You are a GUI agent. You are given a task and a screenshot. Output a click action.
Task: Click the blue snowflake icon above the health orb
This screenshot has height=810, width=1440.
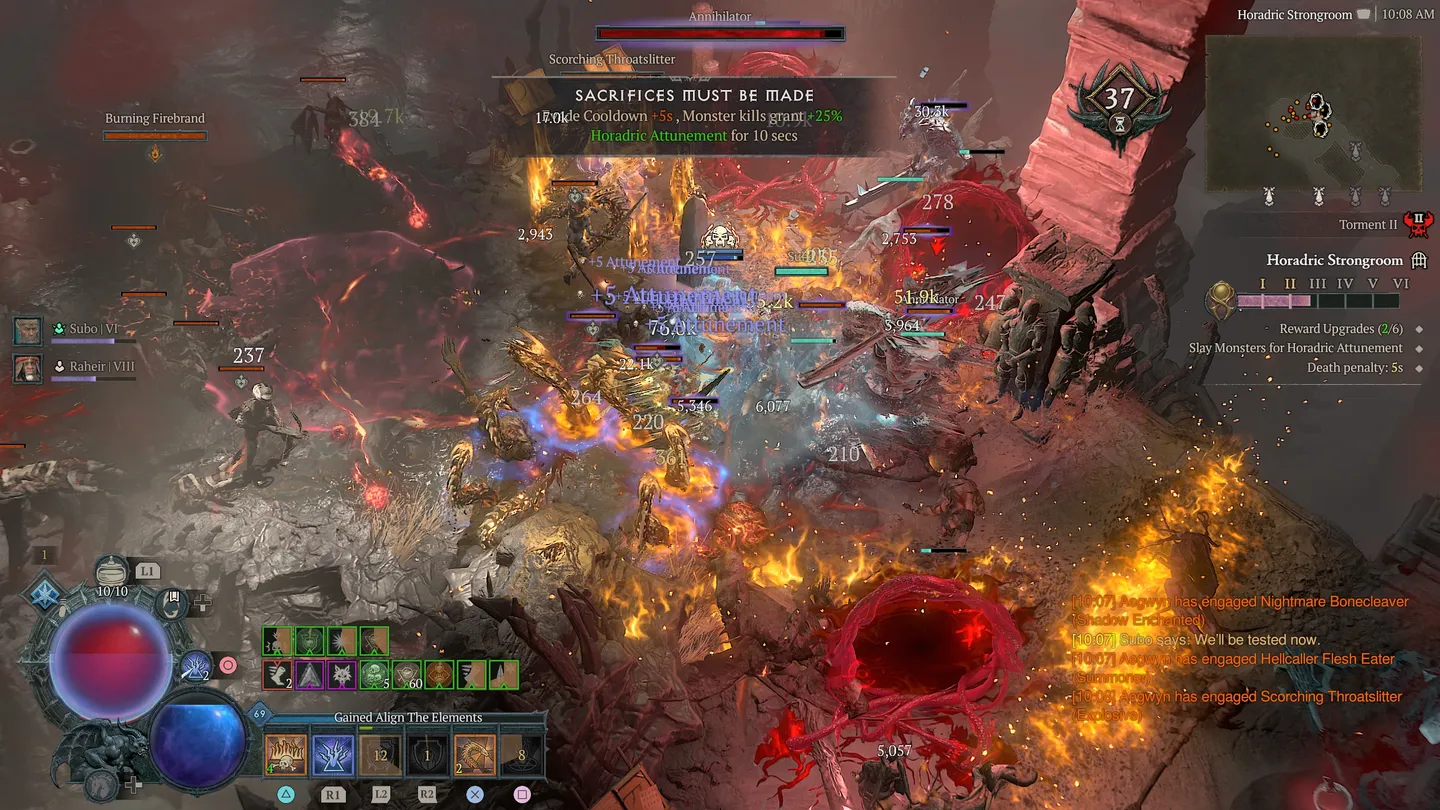pos(45,594)
